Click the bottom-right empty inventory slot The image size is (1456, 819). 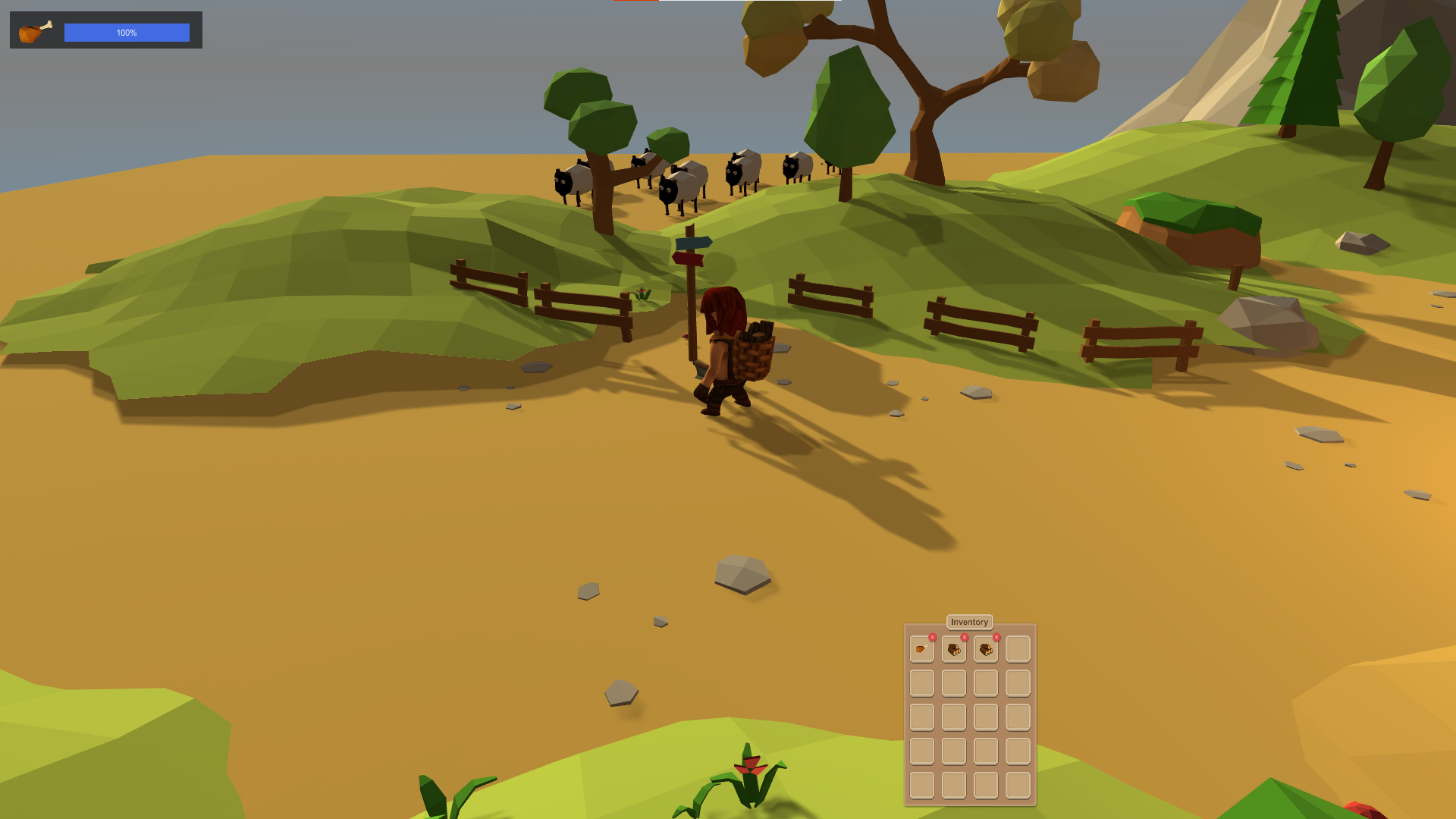click(1018, 787)
